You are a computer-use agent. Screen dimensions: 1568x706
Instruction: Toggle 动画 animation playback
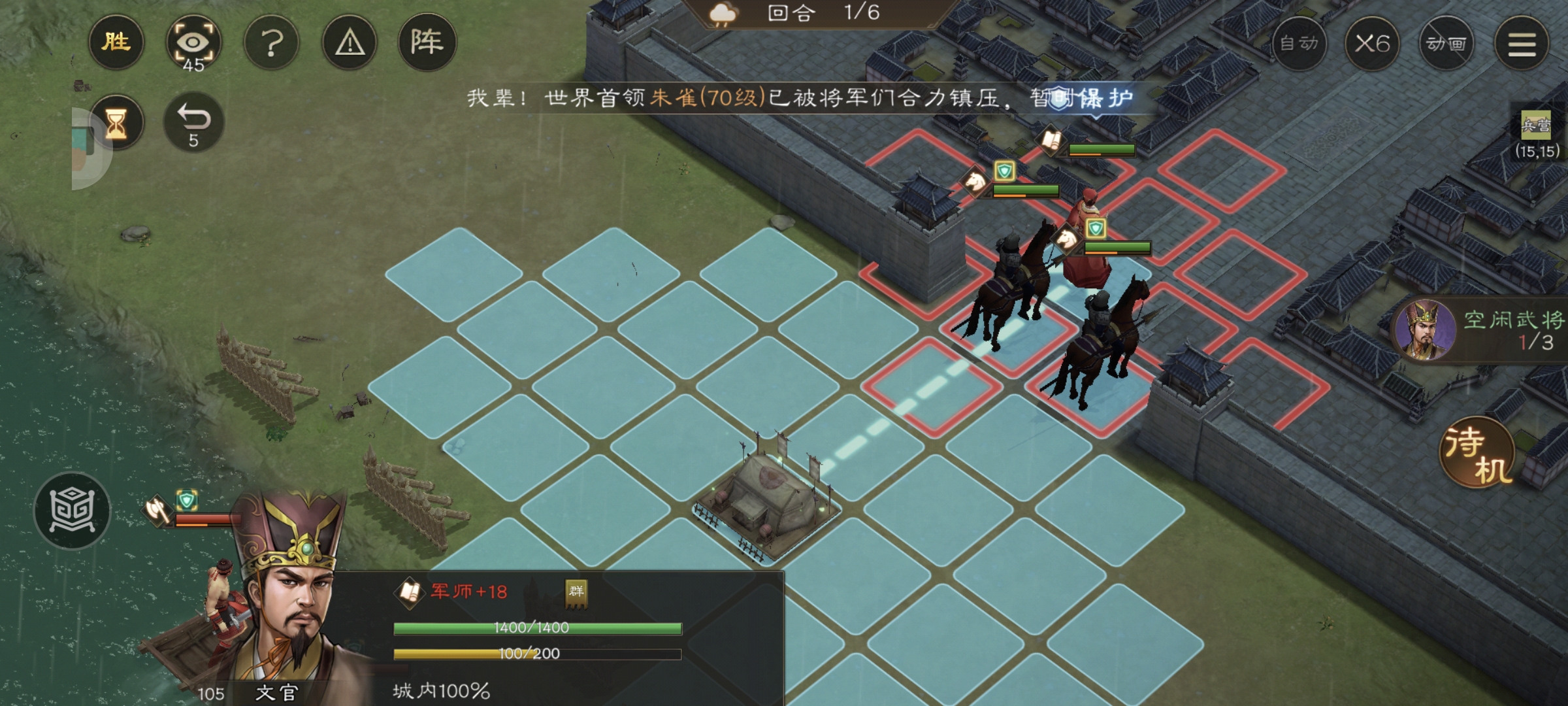coord(1446,42)
